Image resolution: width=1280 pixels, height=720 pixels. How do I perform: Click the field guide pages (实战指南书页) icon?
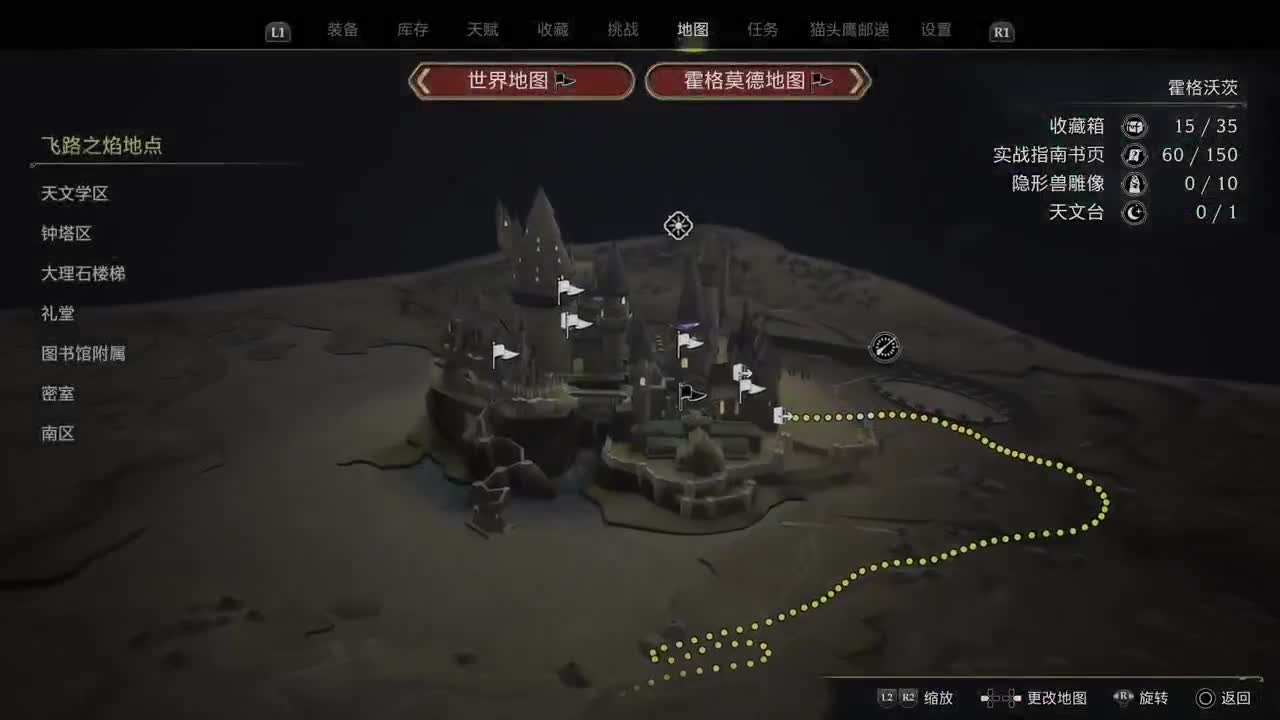1134,155
